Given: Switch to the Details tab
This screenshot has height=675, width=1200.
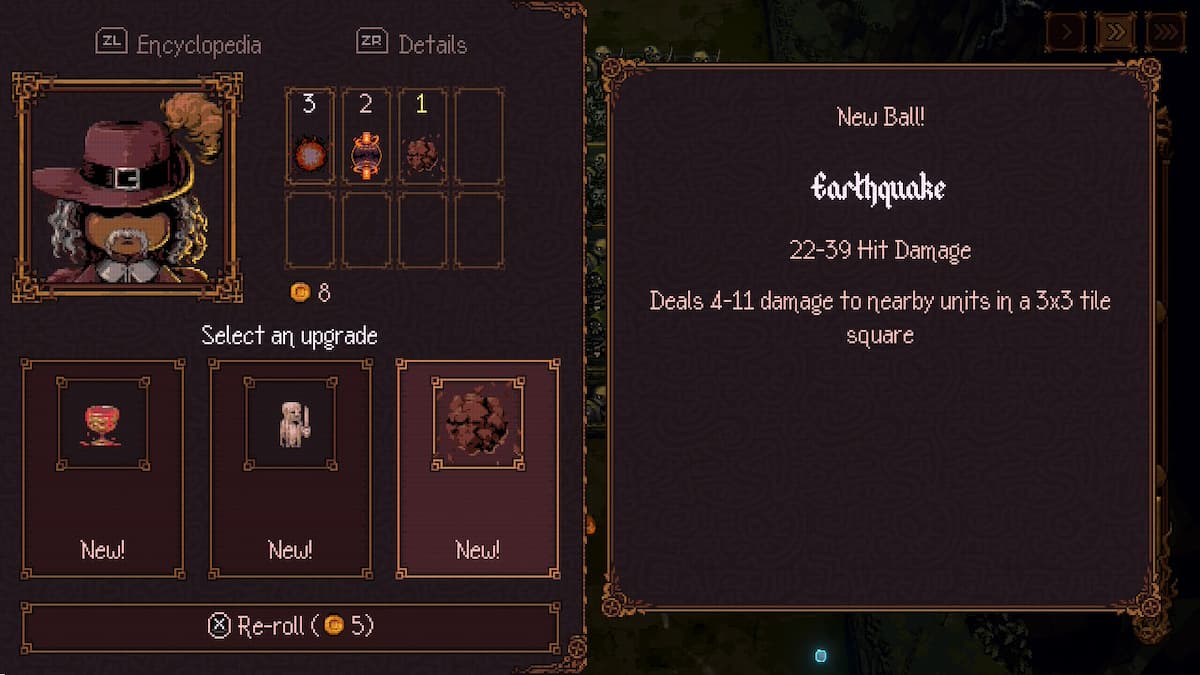Looking at the screenshot, I should [412, 44].
